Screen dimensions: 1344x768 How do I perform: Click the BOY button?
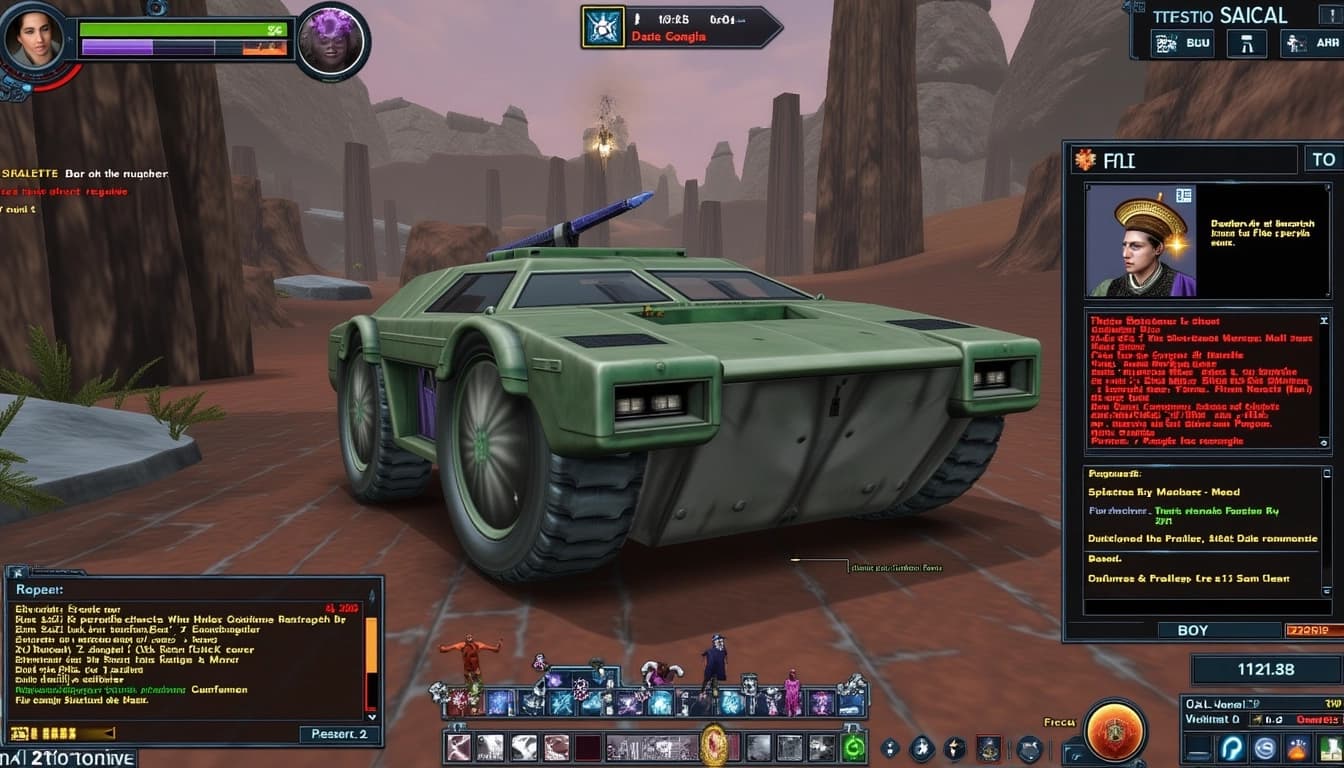click(x=1192, y=630)
